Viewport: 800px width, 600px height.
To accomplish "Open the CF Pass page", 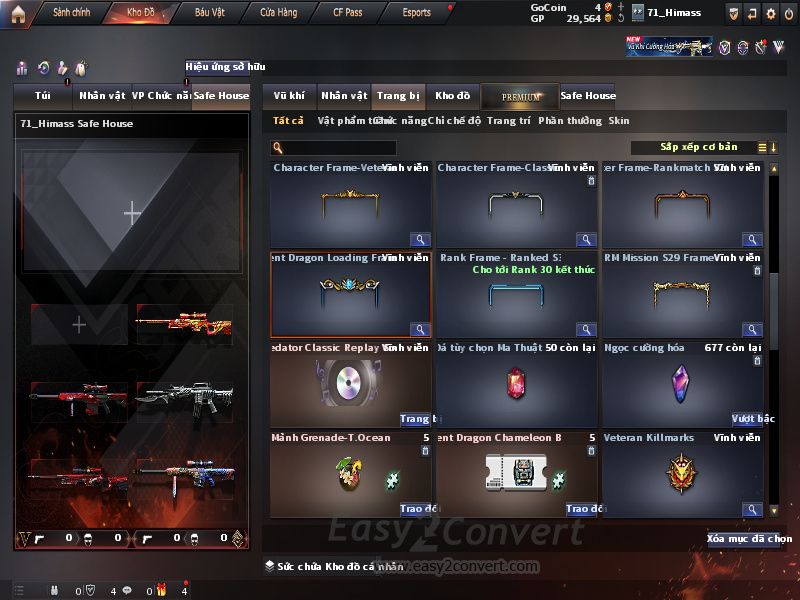I will tap(348, 13).
